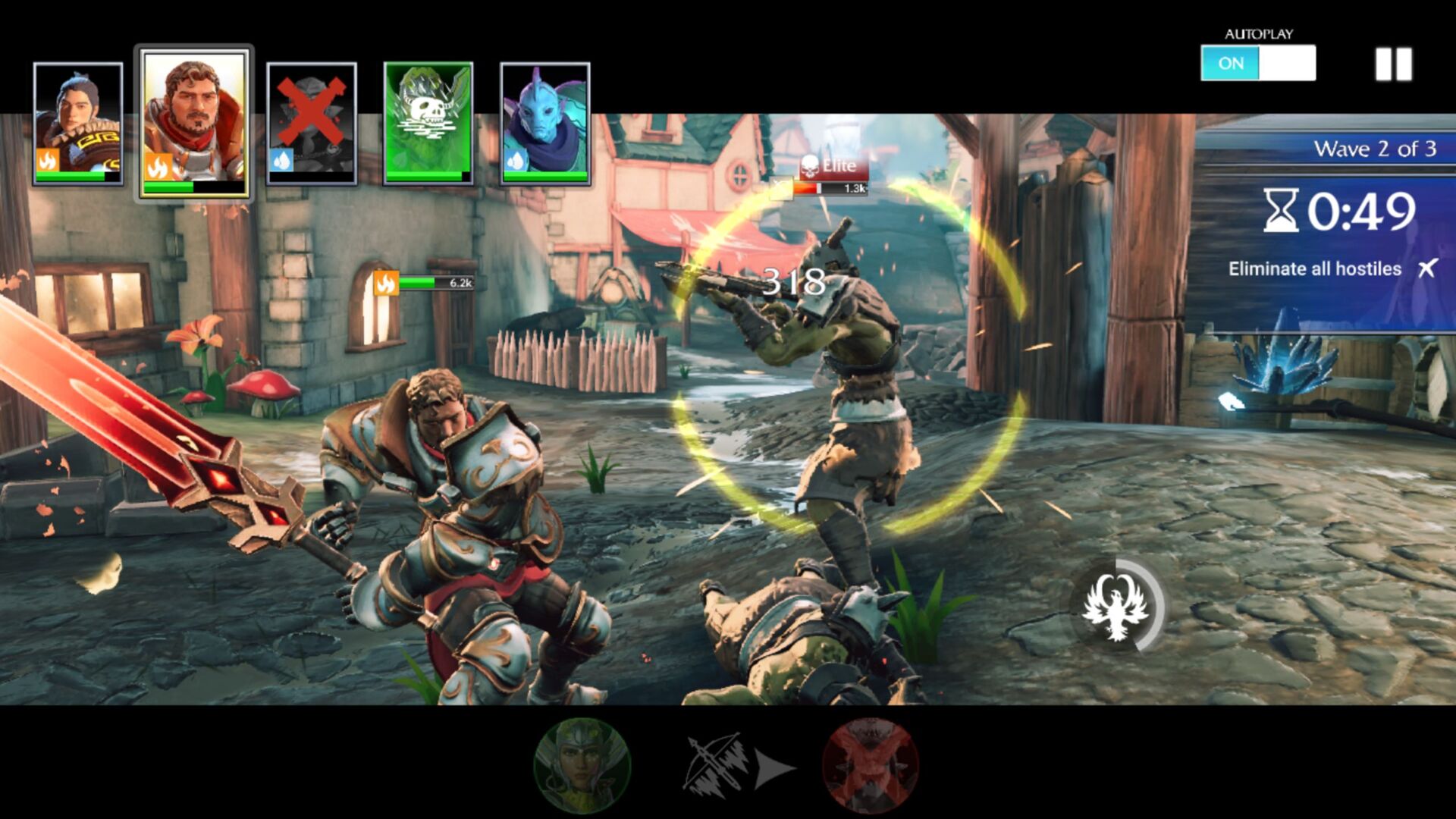
Task: Pause the battle
Action: (1394, 64)
